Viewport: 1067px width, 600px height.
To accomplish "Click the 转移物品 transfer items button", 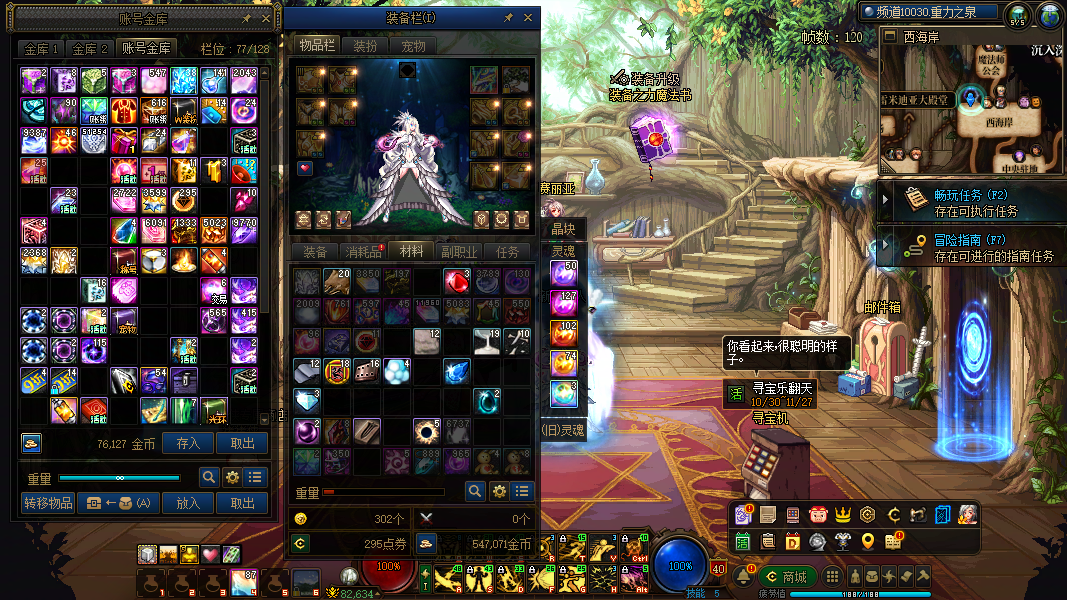I will 48,503.
